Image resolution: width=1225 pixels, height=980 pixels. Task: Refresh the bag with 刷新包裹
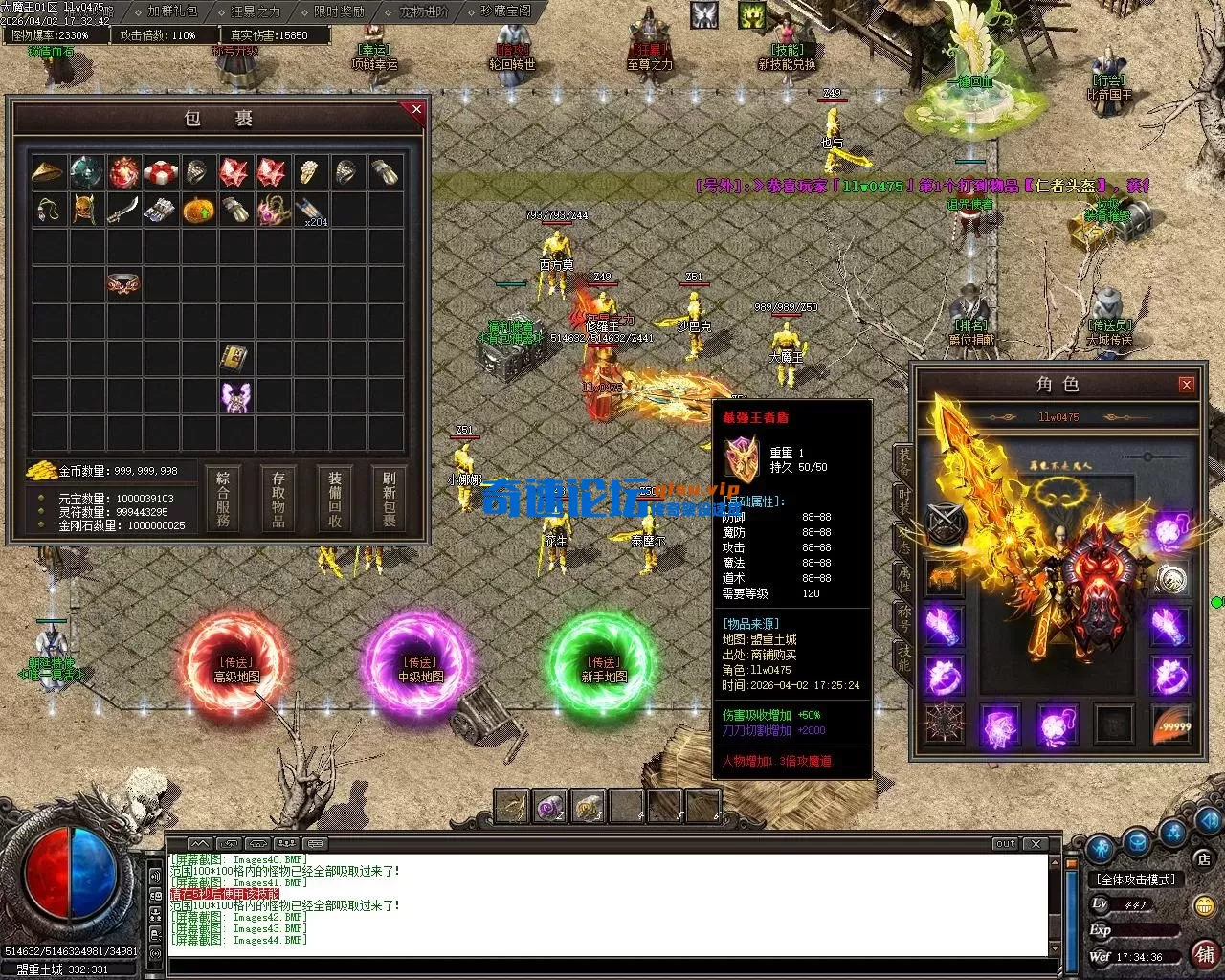click(x=390, y=499)
